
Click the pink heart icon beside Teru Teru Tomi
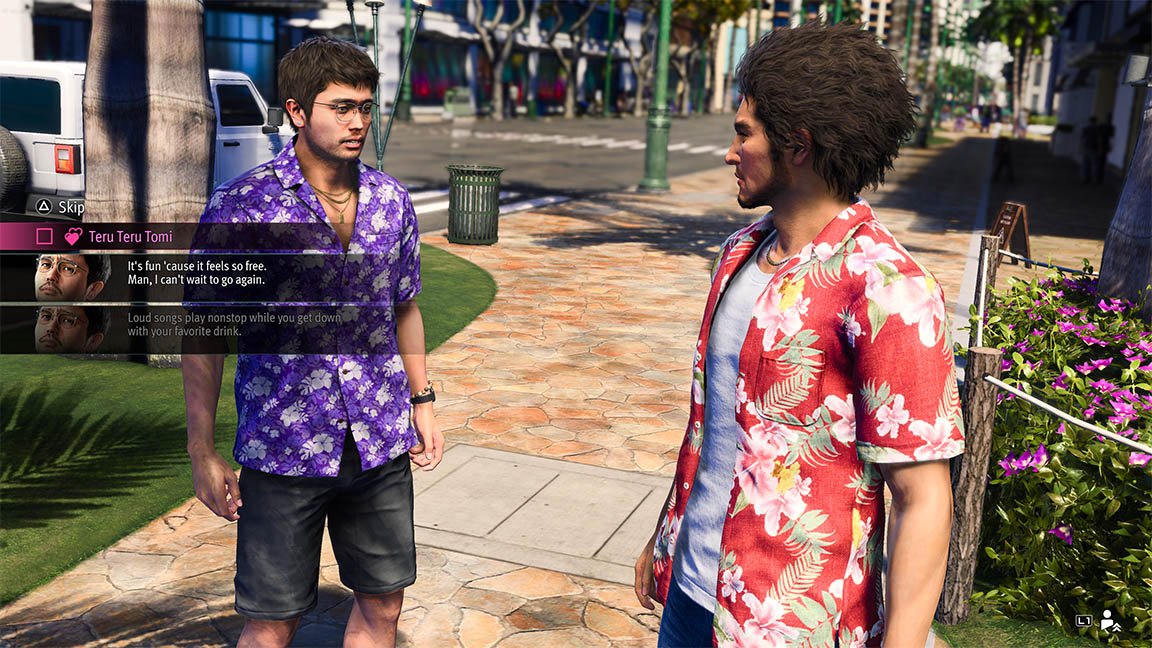(x=73, y=237)
